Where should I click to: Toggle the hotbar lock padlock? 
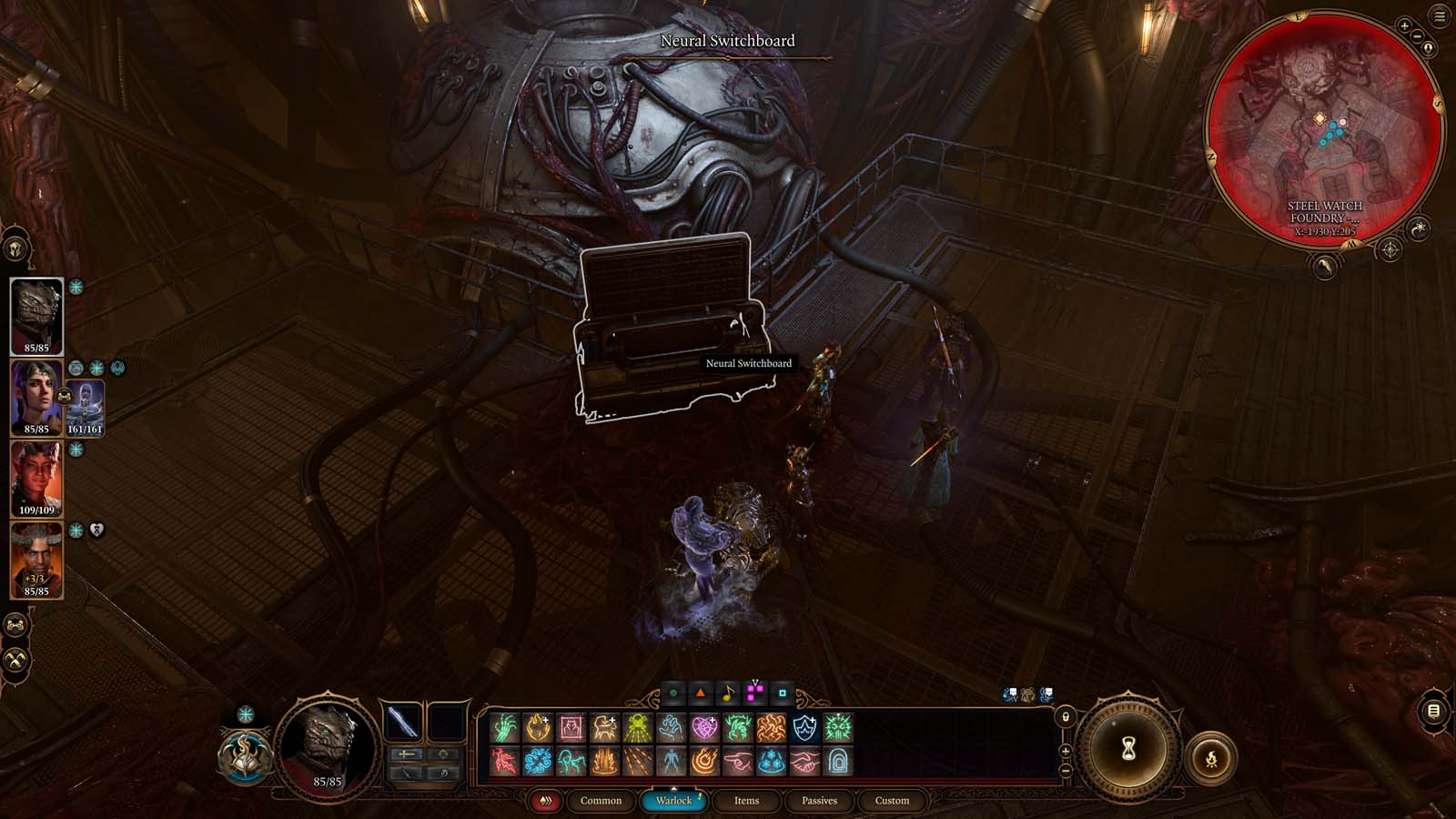pos(1065,716)
